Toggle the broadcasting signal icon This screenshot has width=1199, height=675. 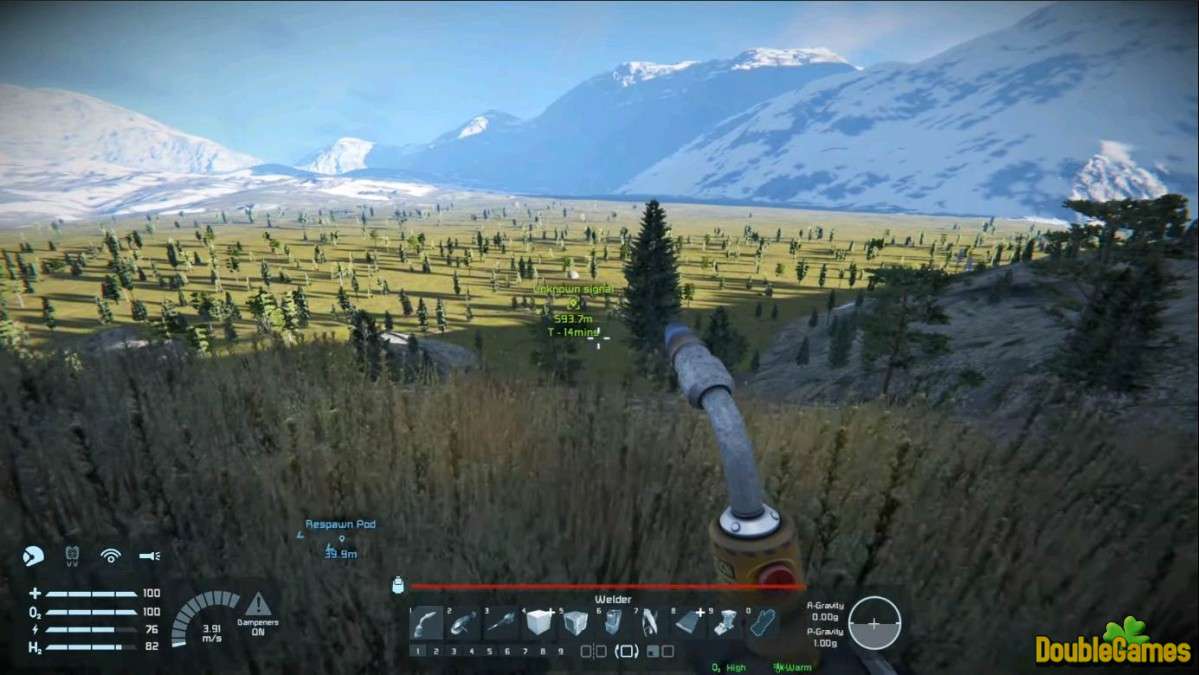(x=110, y=556)
